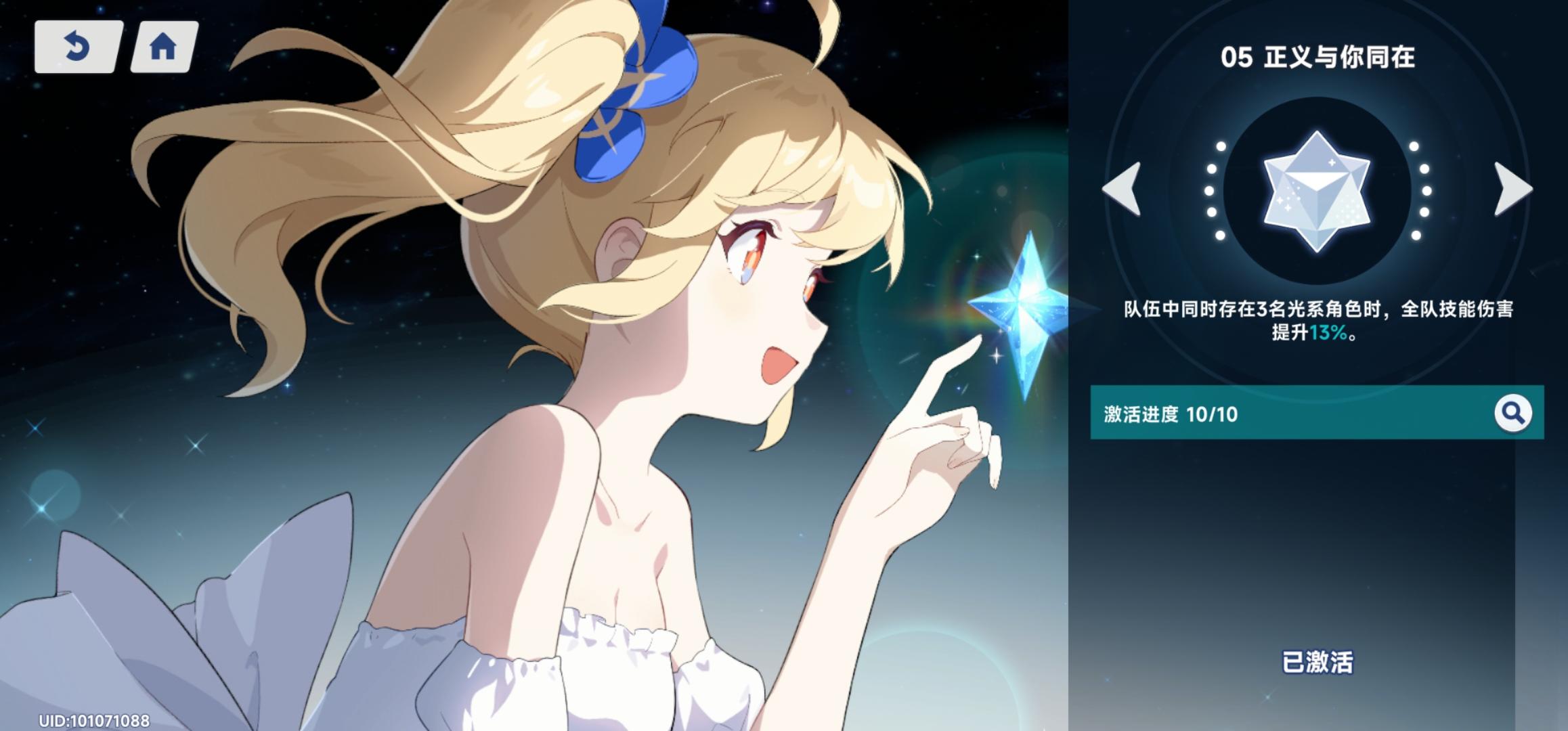Click the back arrow icon
The height and width of the screenshot is (731, 1568).
78,47
